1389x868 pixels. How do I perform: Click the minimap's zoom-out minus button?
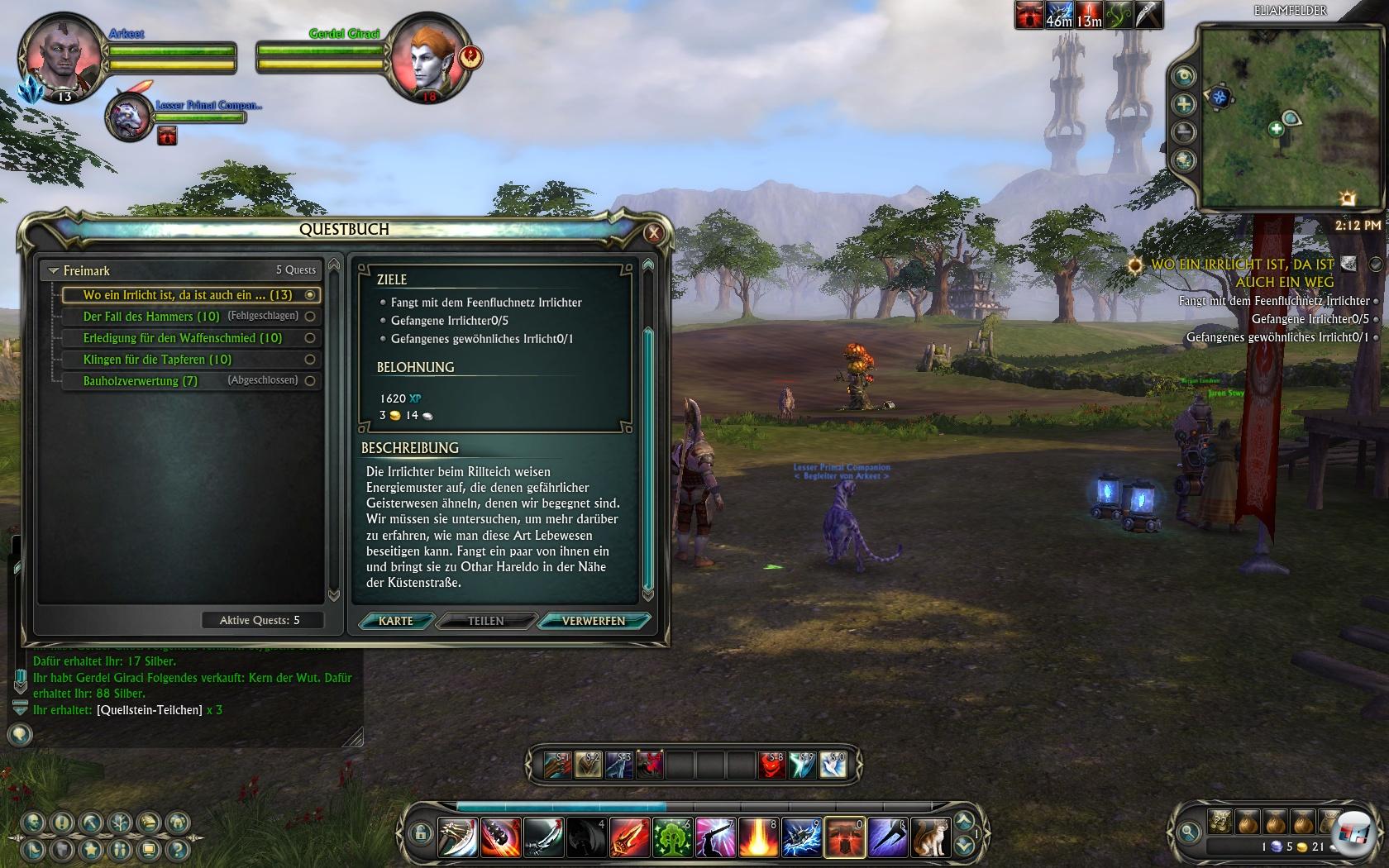(x=1184, y=131)
